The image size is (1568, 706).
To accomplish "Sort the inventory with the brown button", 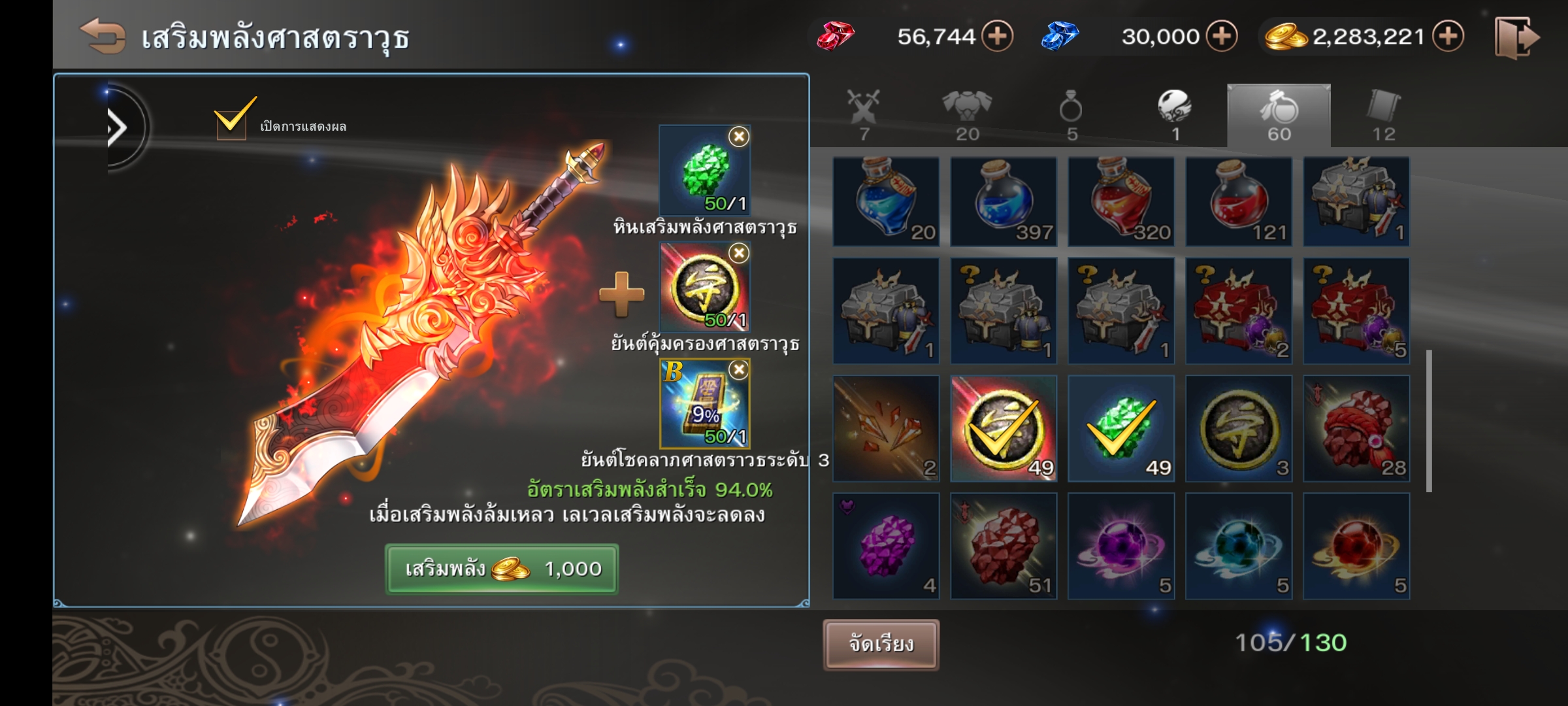I will click(x=881, y=645).
